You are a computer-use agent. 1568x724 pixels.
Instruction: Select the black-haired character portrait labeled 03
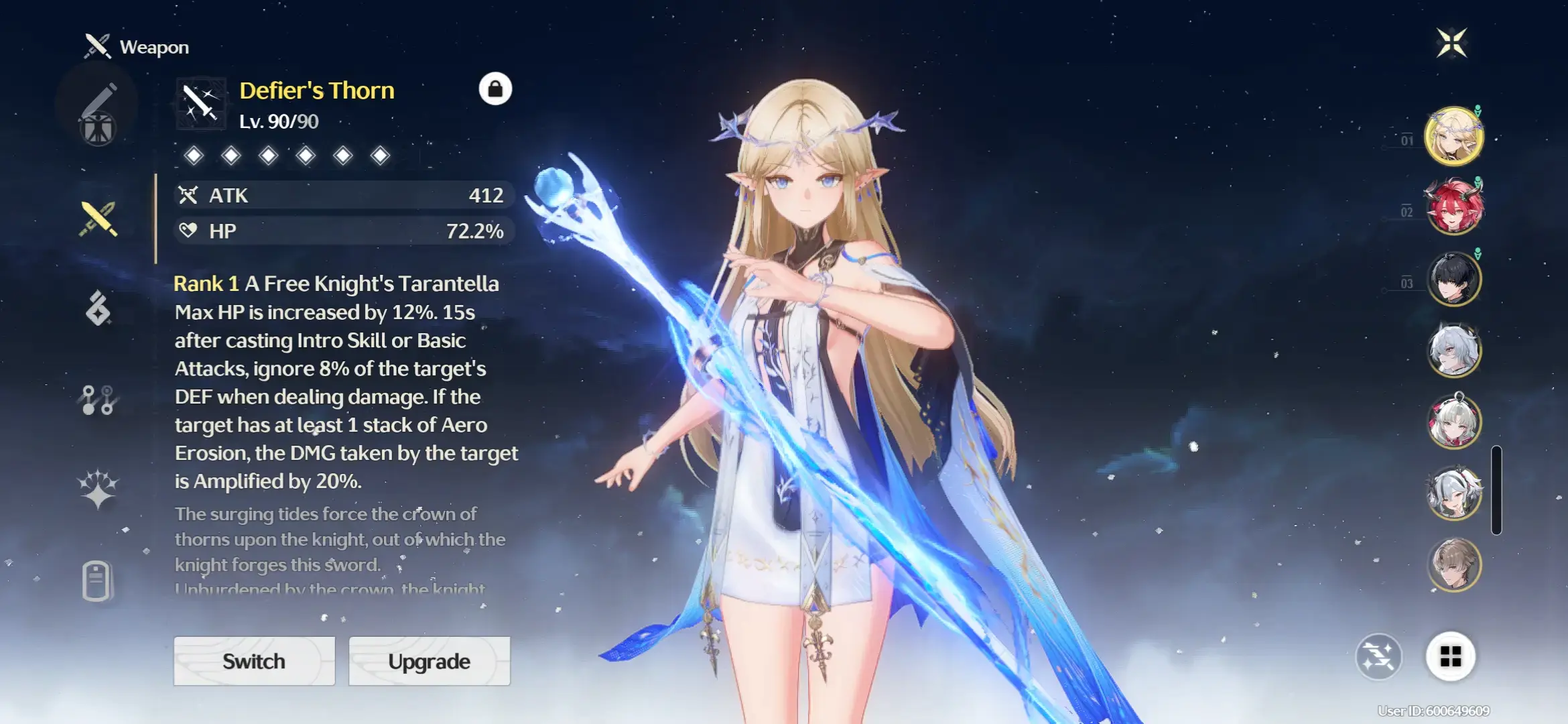pyautogui.click(x=1453, y=279)
